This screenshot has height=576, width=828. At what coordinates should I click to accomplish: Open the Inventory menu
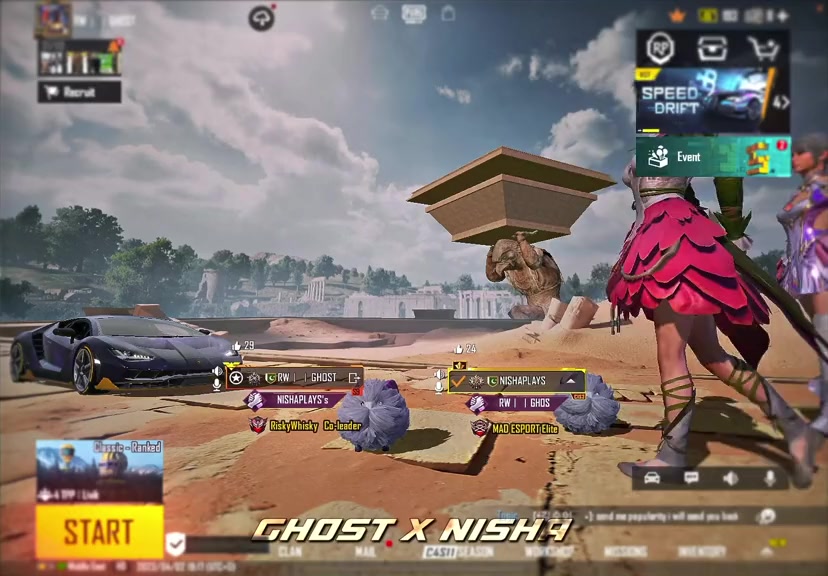tap(701, 551)
